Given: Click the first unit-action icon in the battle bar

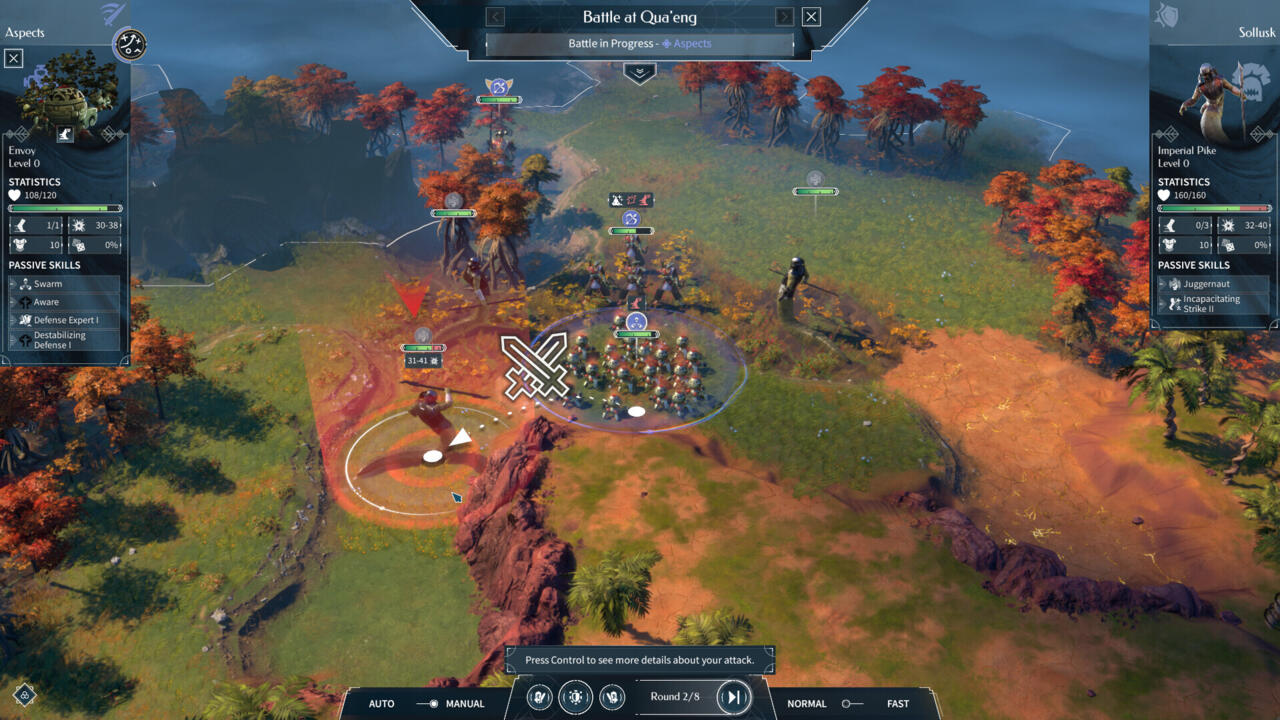Looking at the screenshot, I should [x=539, y=697].
